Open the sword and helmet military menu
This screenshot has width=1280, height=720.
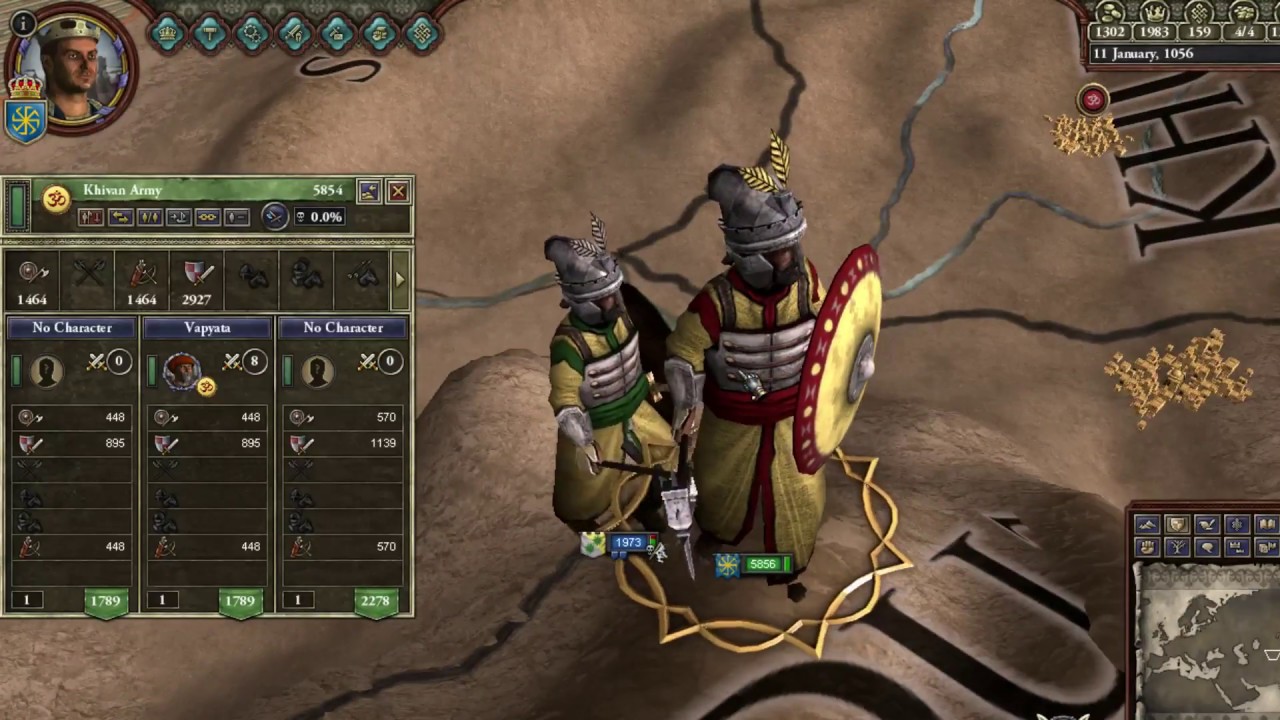pyautogui.click(x=294, y=32)
